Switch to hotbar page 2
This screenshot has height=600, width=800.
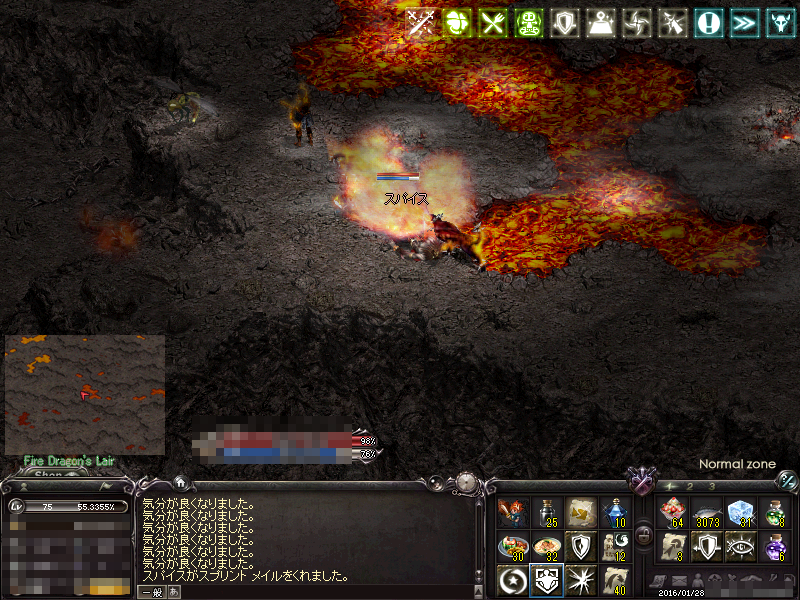[690, 486]
